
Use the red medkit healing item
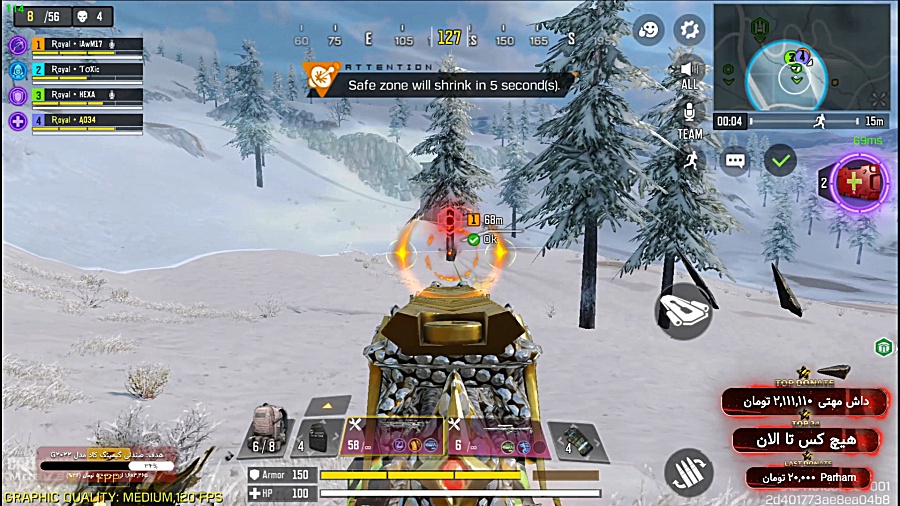[x=853, y=182]
